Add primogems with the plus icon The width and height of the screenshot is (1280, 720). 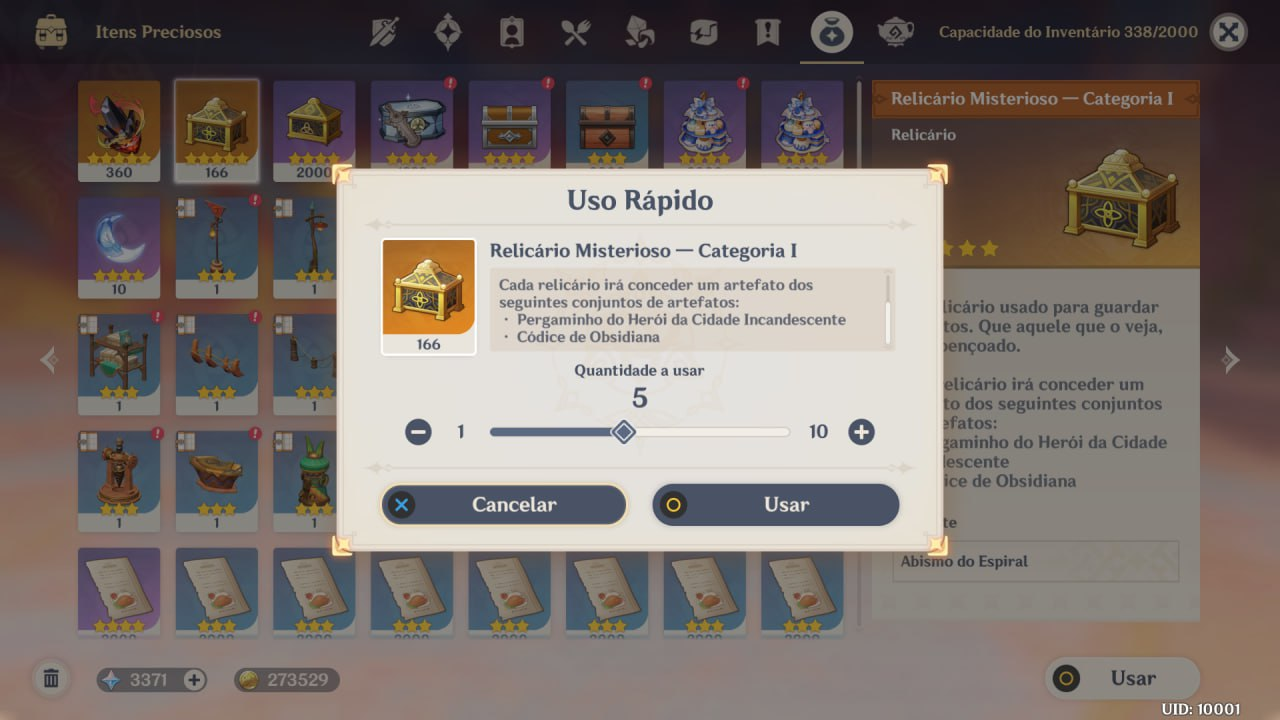click(195, 680)
